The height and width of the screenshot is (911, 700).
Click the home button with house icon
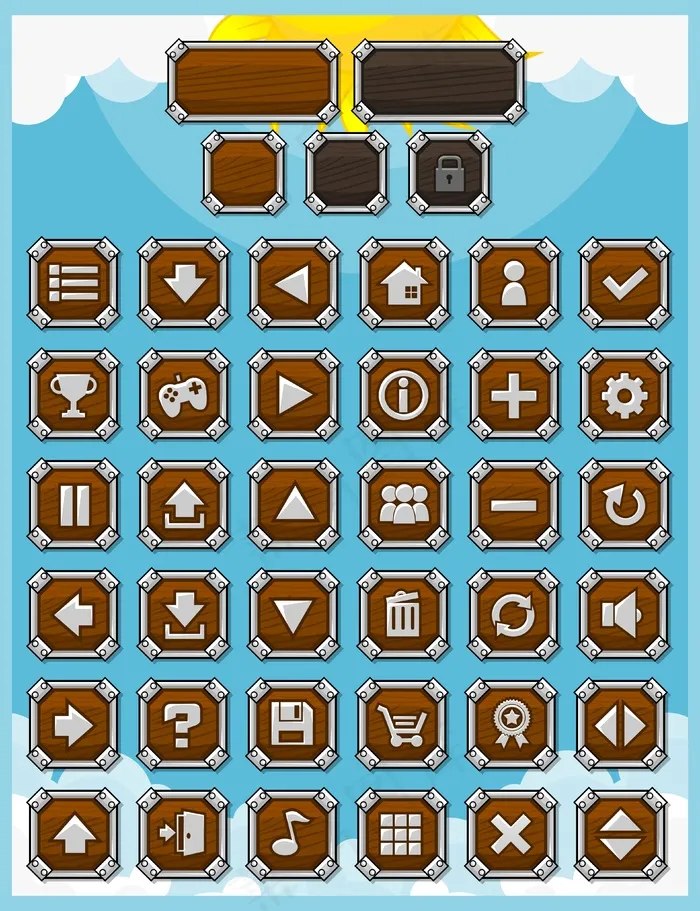404,284
